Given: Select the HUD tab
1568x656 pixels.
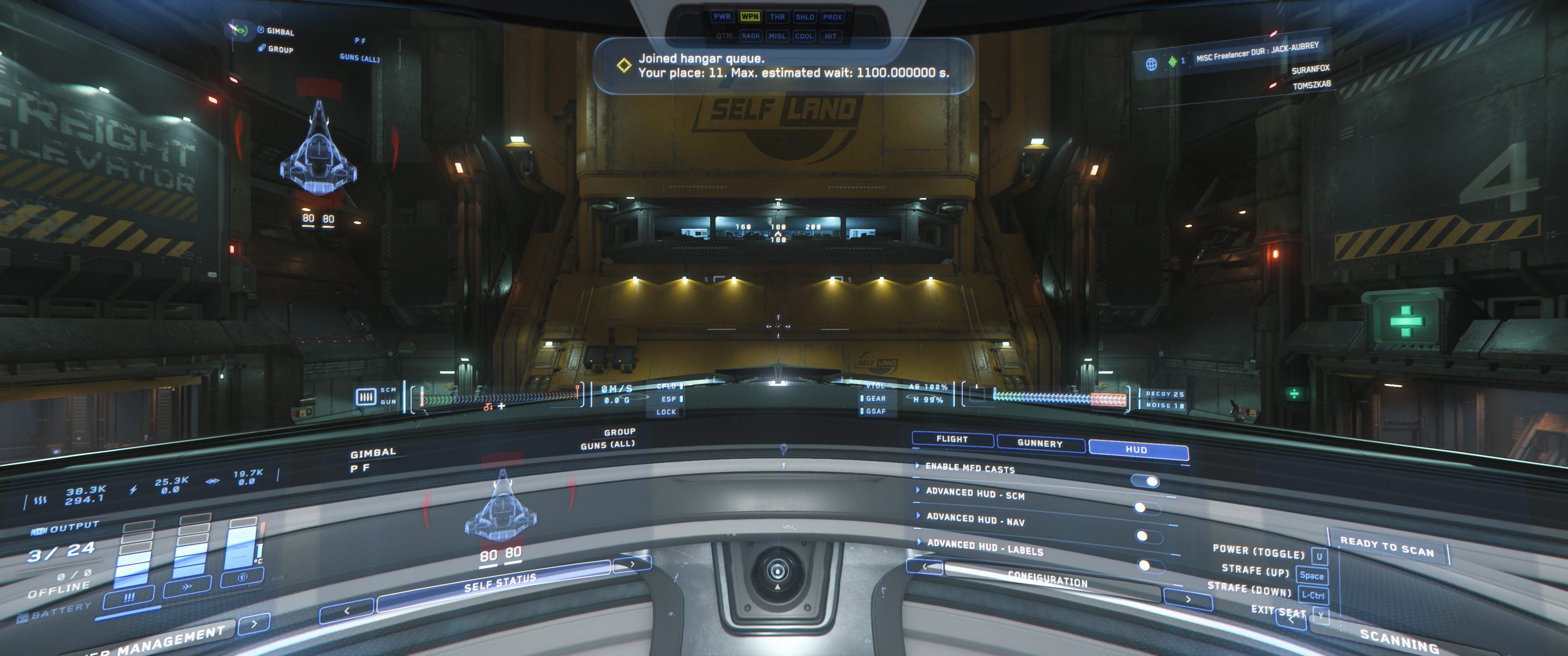Looking at the screenshot, I should 1136,450.
